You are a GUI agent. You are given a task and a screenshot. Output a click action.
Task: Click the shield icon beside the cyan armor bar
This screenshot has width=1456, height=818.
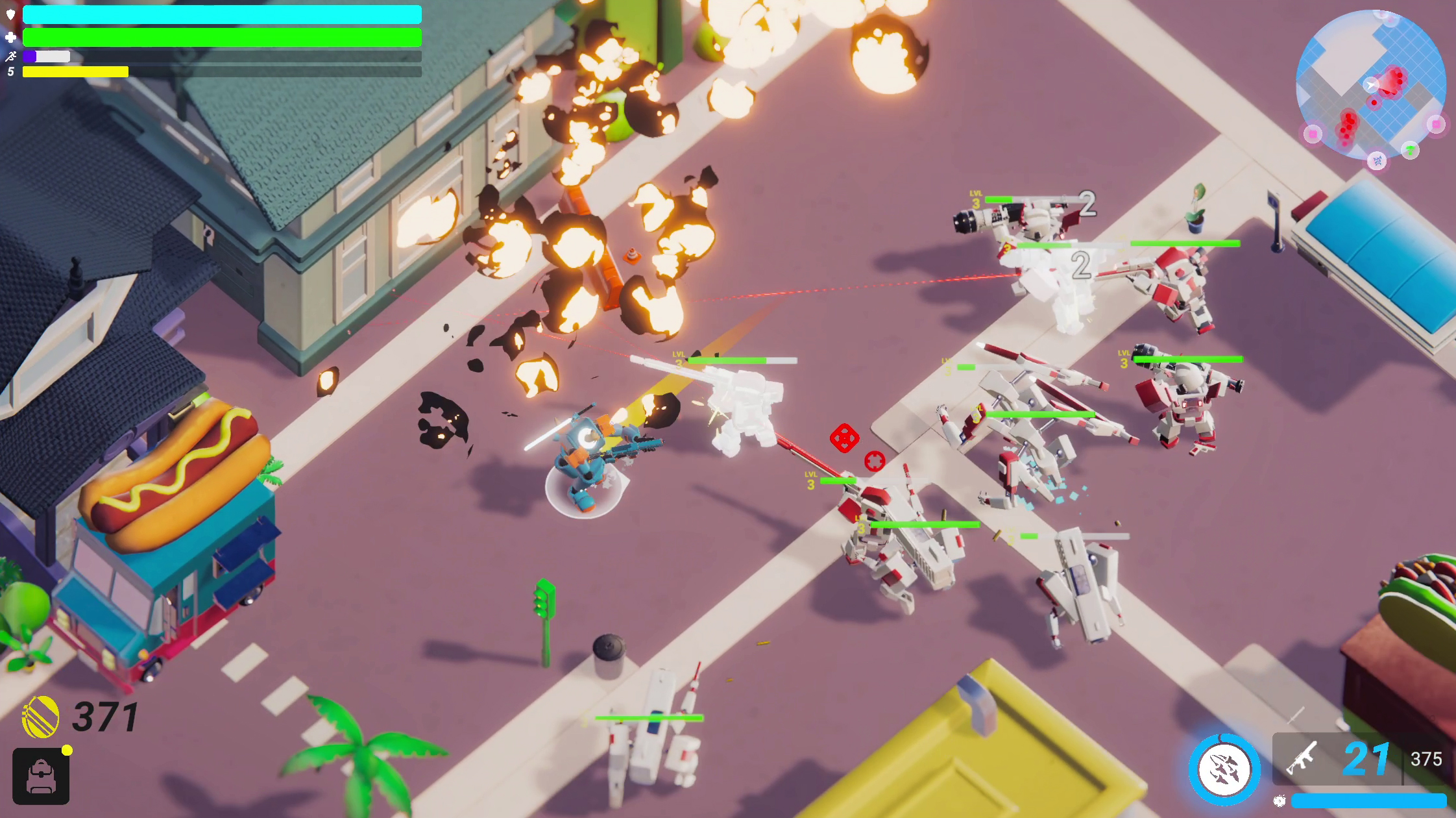coord(10,14)
